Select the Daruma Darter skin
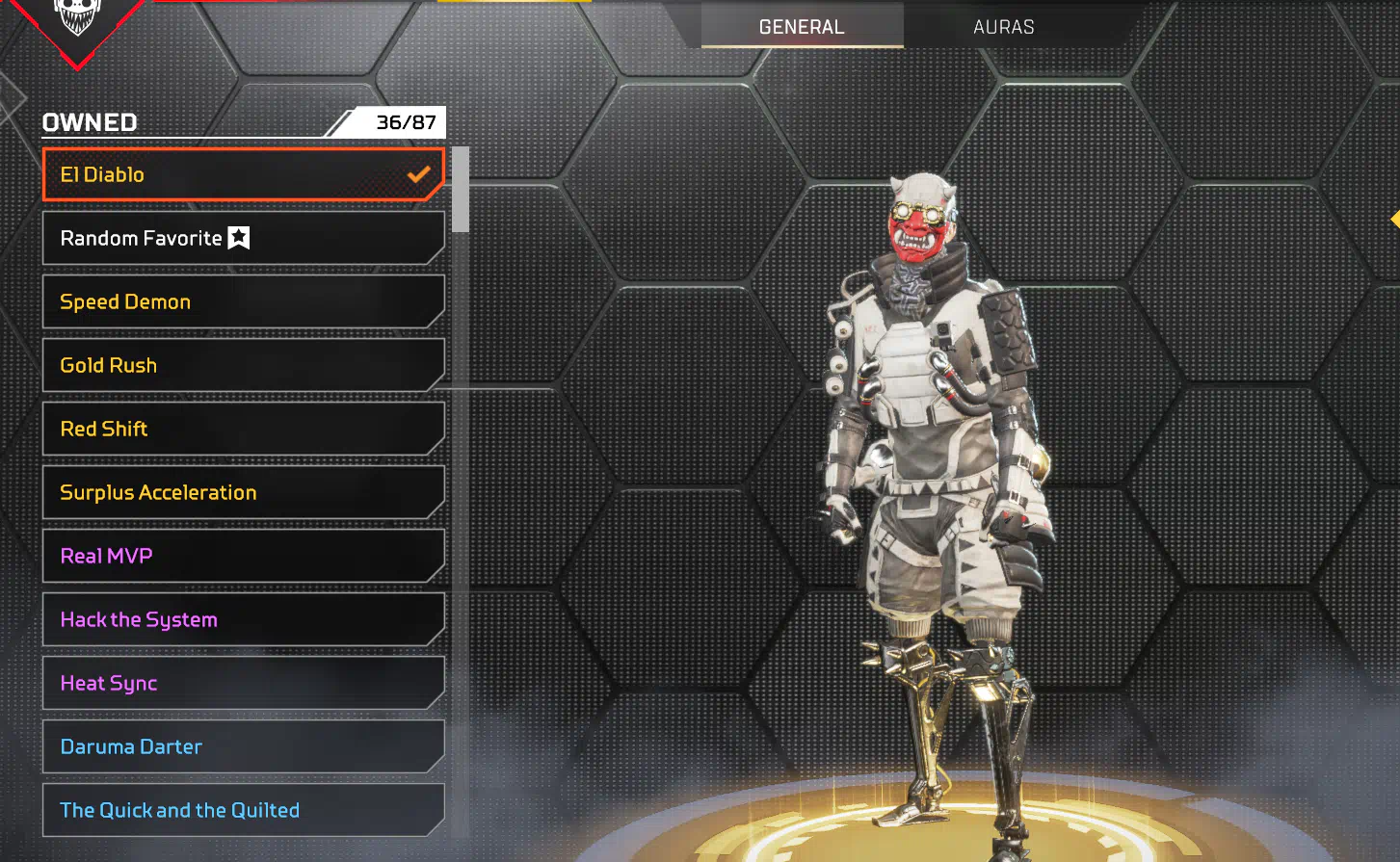Image resolution: width=1400 pixels, height=862 pixels. tap(243, 746)
